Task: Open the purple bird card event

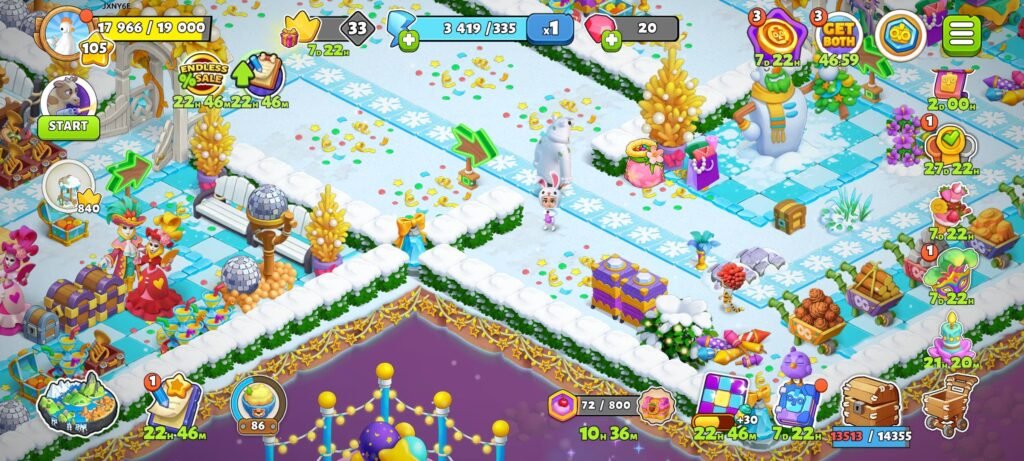Action: 796,396
